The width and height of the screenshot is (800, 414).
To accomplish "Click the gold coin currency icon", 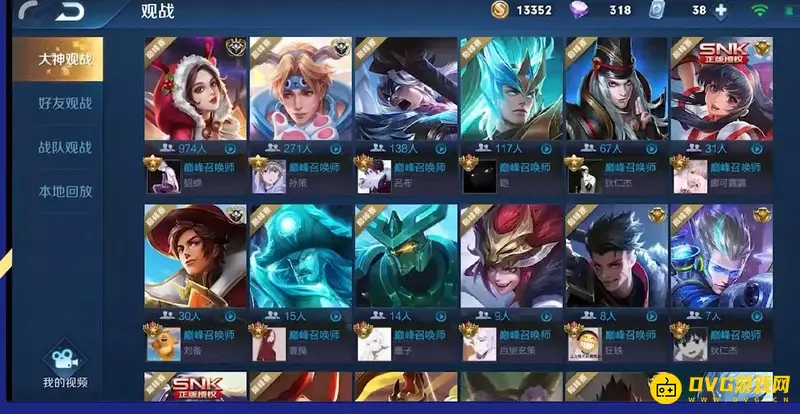I will (500, 11).
